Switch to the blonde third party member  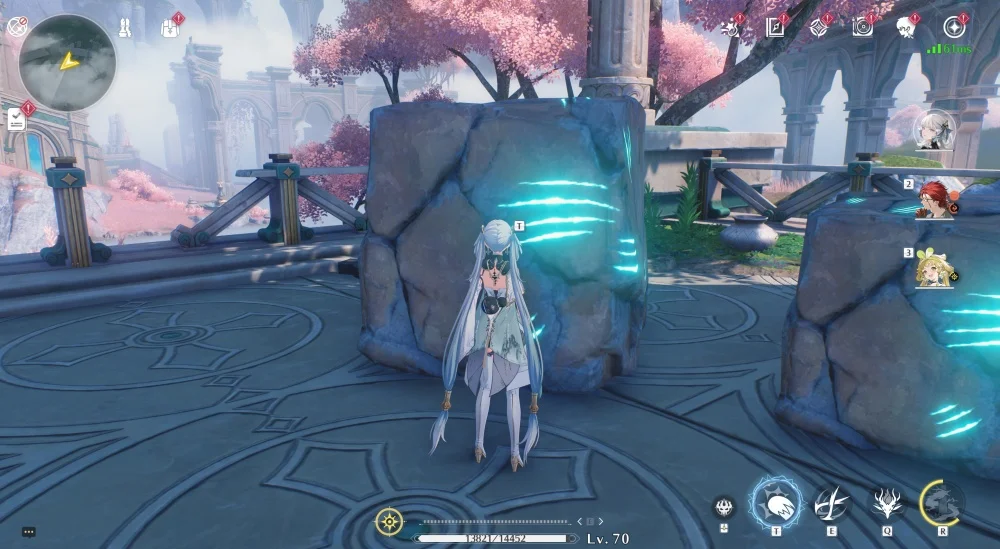coord(935,267)
